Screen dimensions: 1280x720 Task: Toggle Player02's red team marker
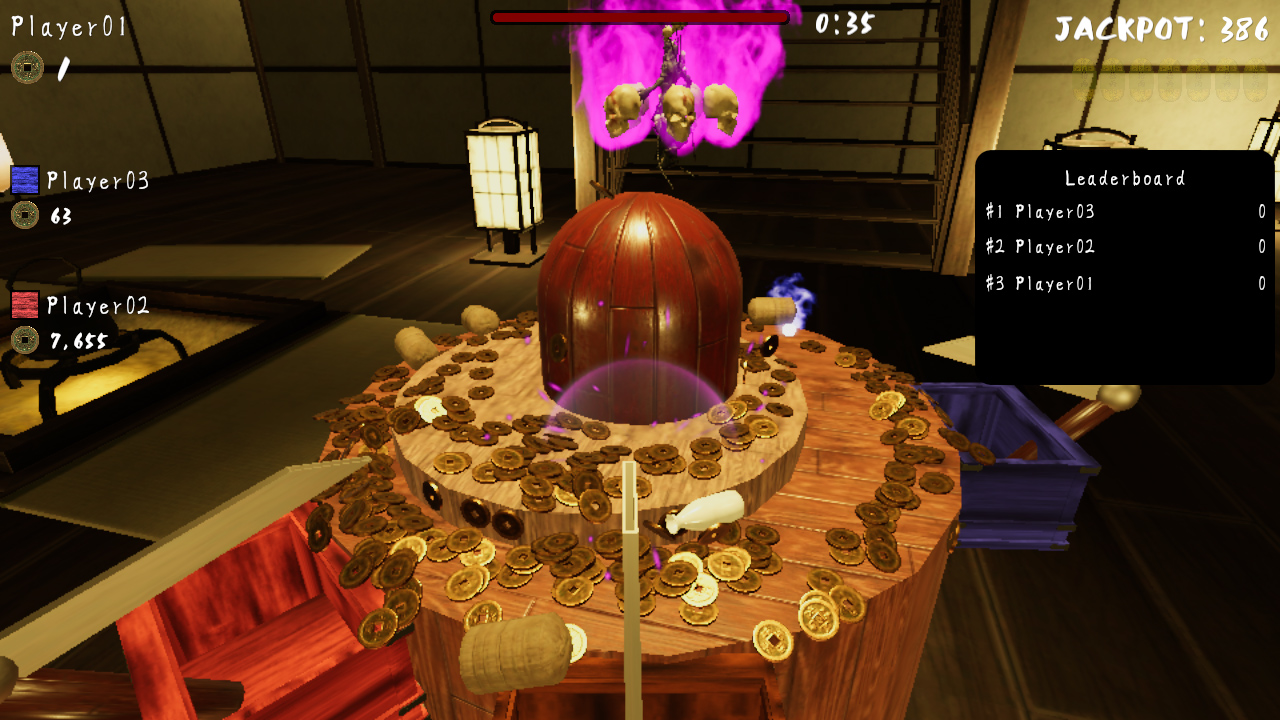tap(26, 303)
